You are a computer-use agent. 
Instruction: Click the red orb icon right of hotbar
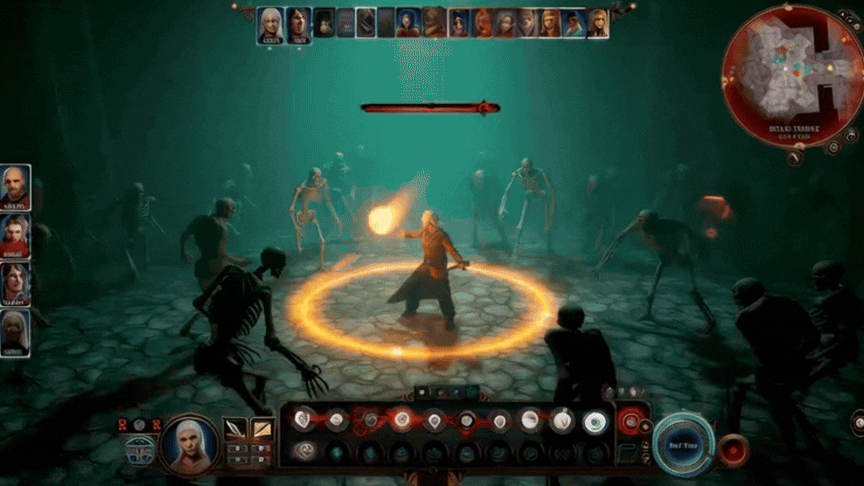point(630,422)
